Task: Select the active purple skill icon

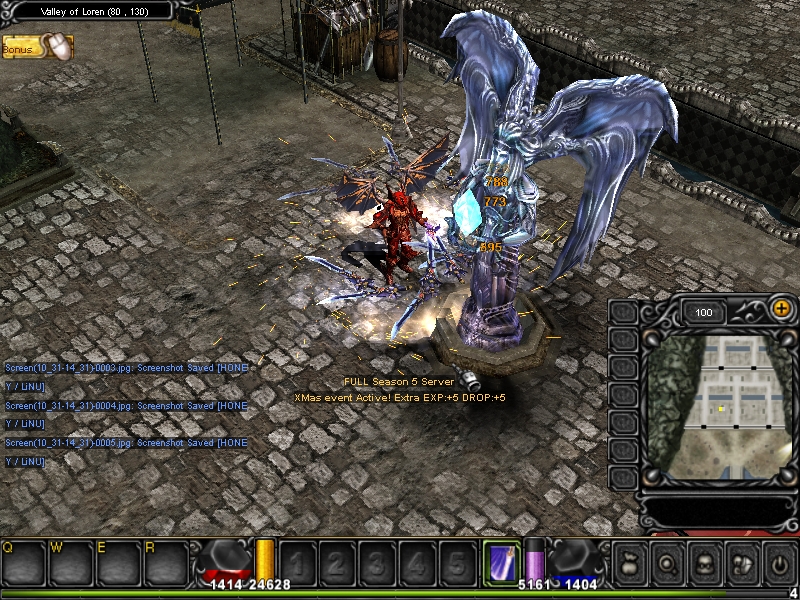Action: tap(500, 561)
